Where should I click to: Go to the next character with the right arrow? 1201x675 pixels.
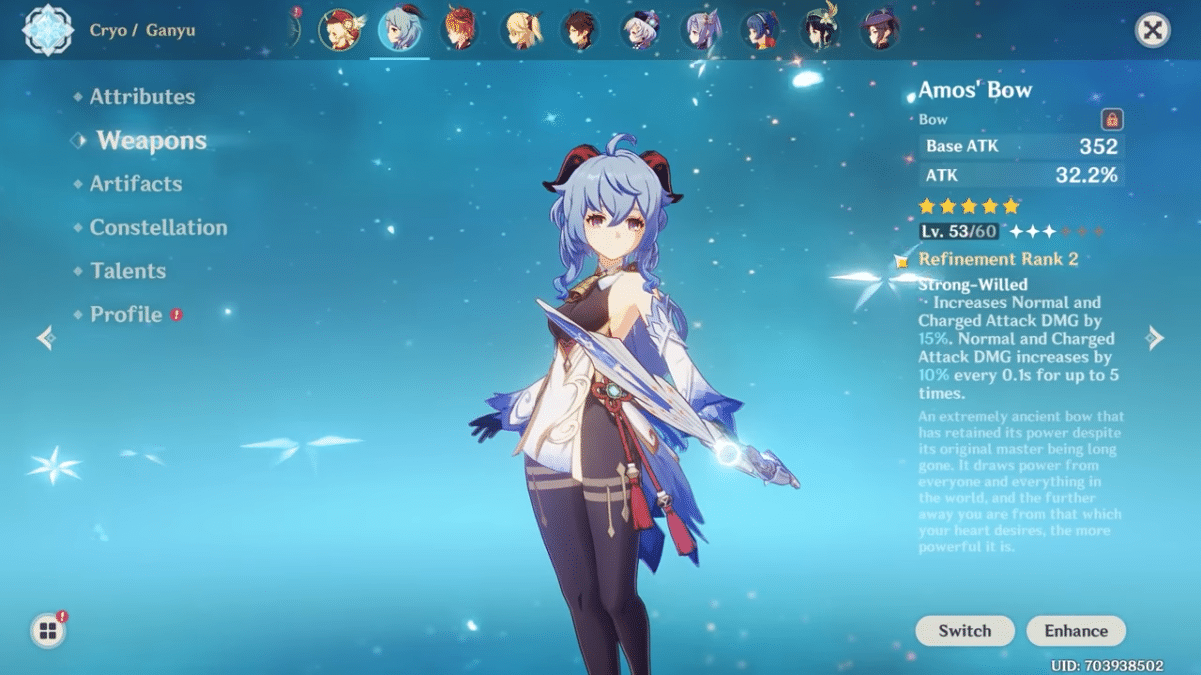[1156, 337]
